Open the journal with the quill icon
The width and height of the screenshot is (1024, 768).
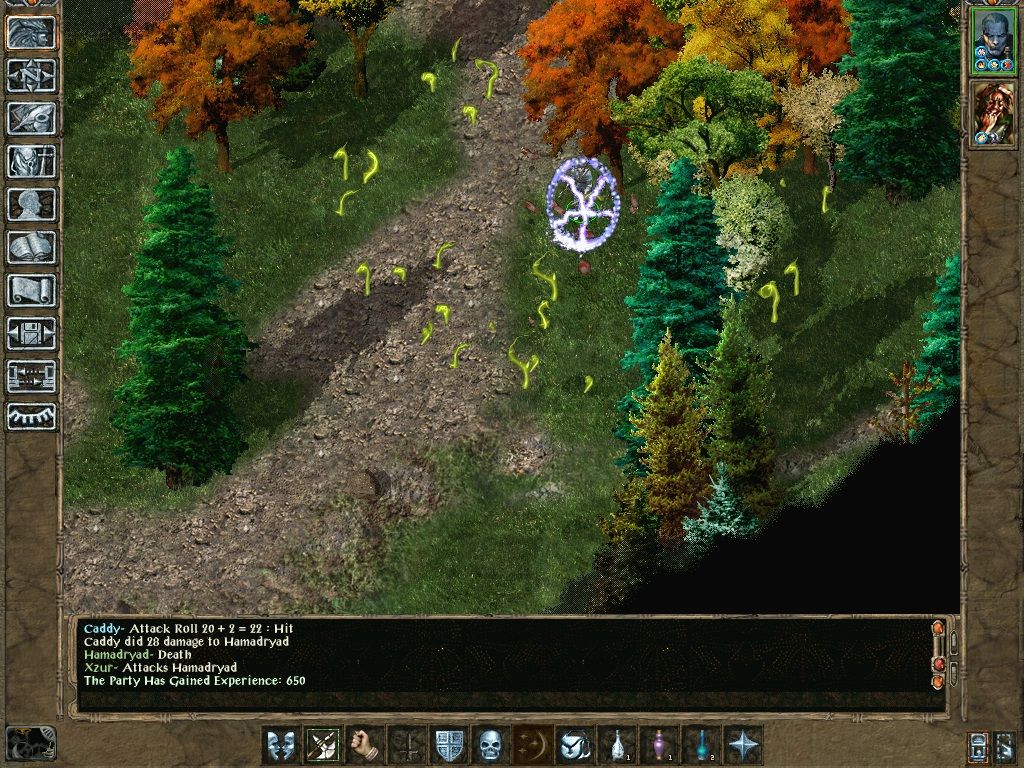(x=31, y=118)
